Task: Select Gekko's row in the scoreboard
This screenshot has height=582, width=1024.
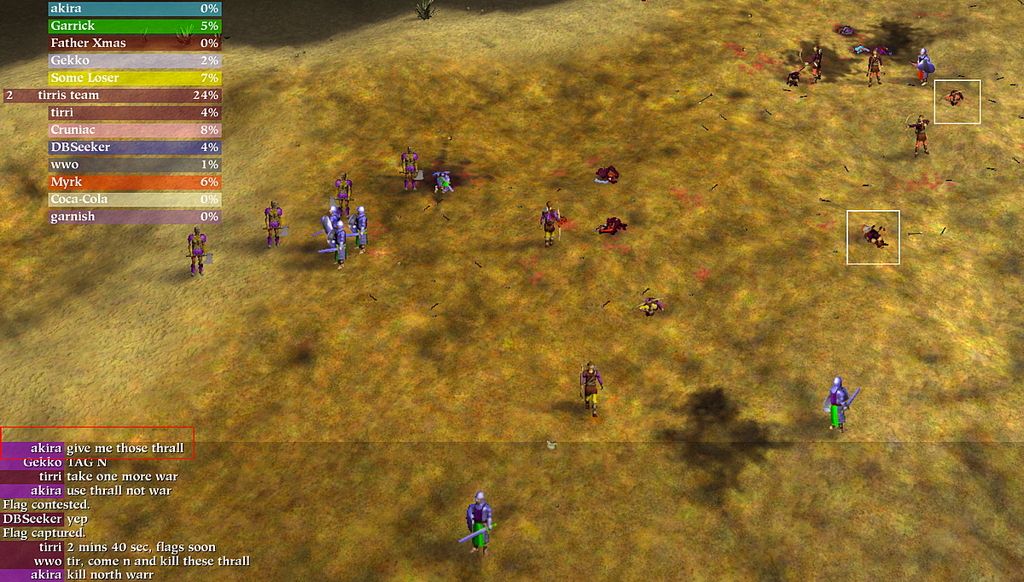Action: click(x=135, y=61)
